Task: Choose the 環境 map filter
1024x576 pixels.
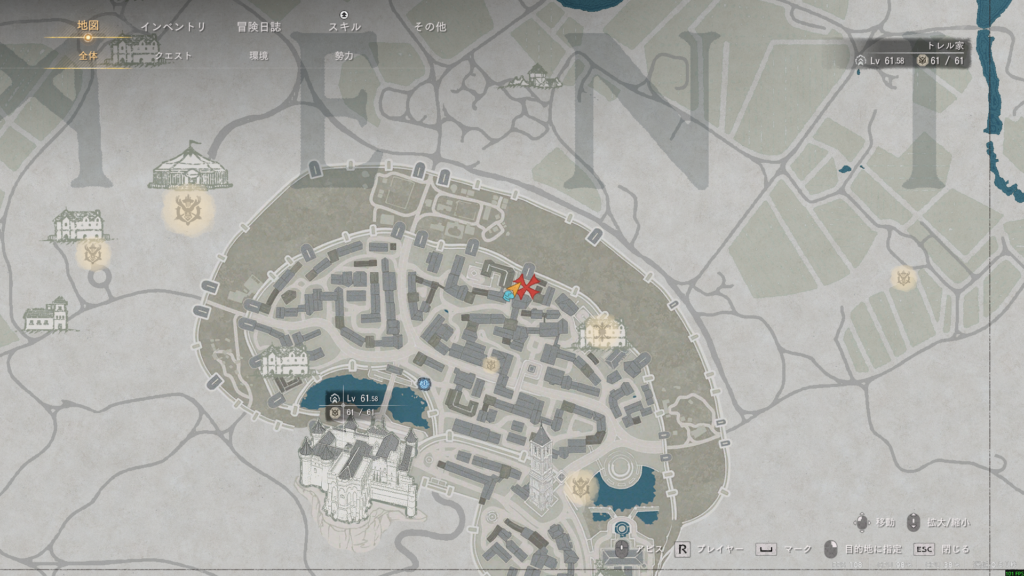Action: [258, 56]
